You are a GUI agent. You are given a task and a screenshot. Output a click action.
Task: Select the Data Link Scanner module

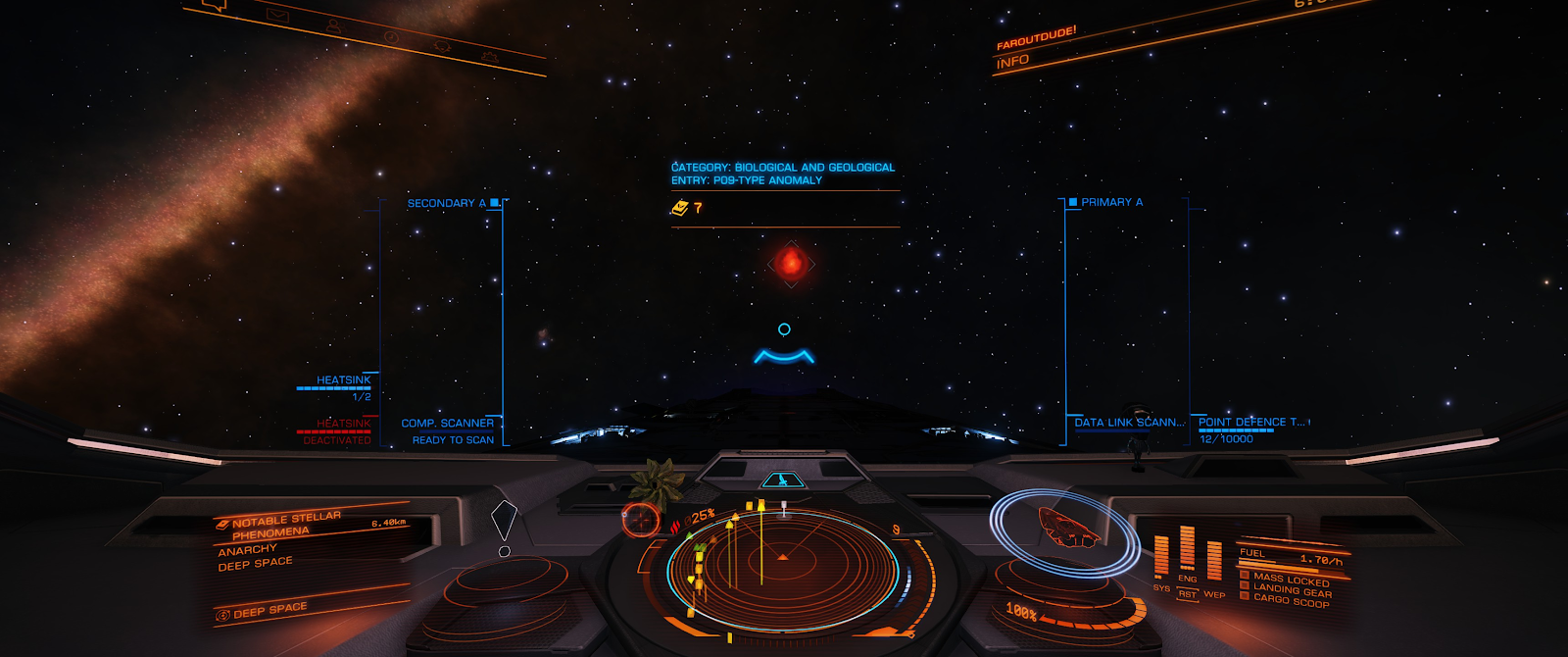1128,423
